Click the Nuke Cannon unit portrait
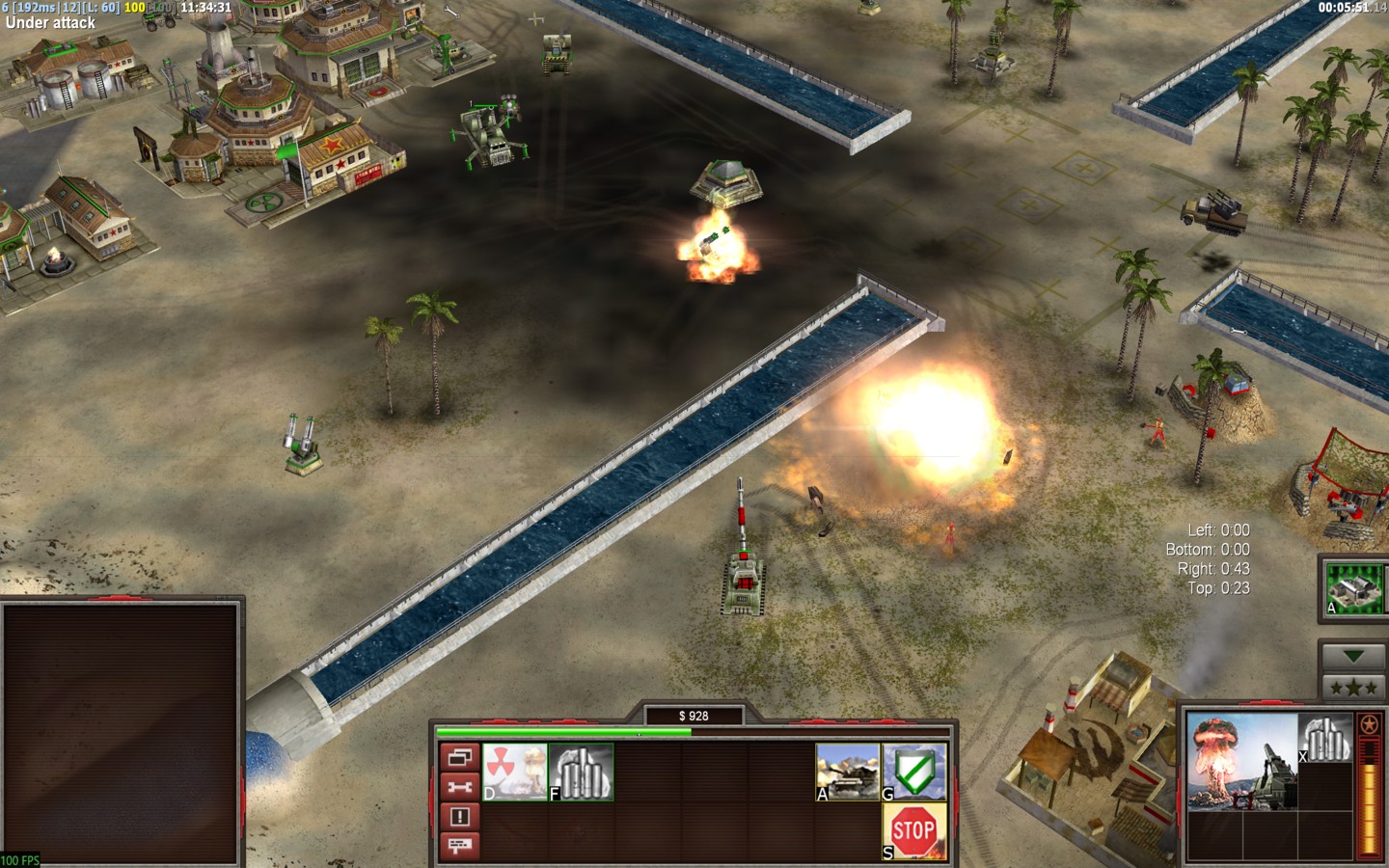This screenshot has height=868, width=1389. [x=1241, y=761]
